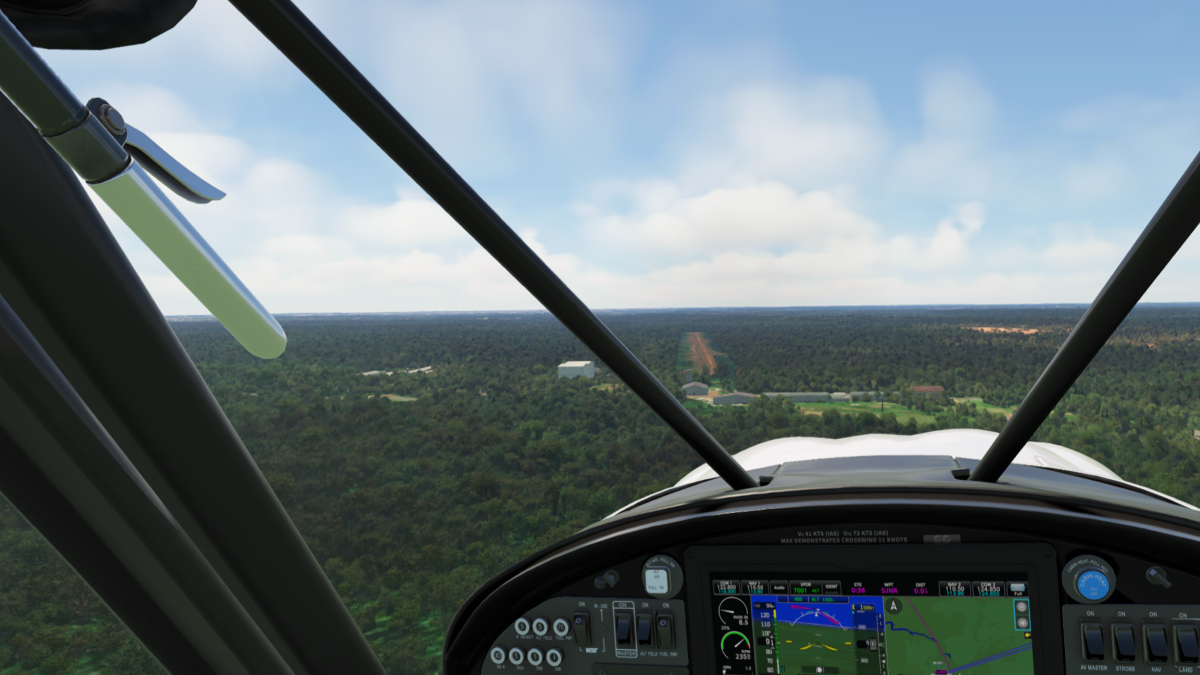Toggle the NAV lights rocker switch
Viewport: 1200px width, 675px height.
[x=1156, y=641]
